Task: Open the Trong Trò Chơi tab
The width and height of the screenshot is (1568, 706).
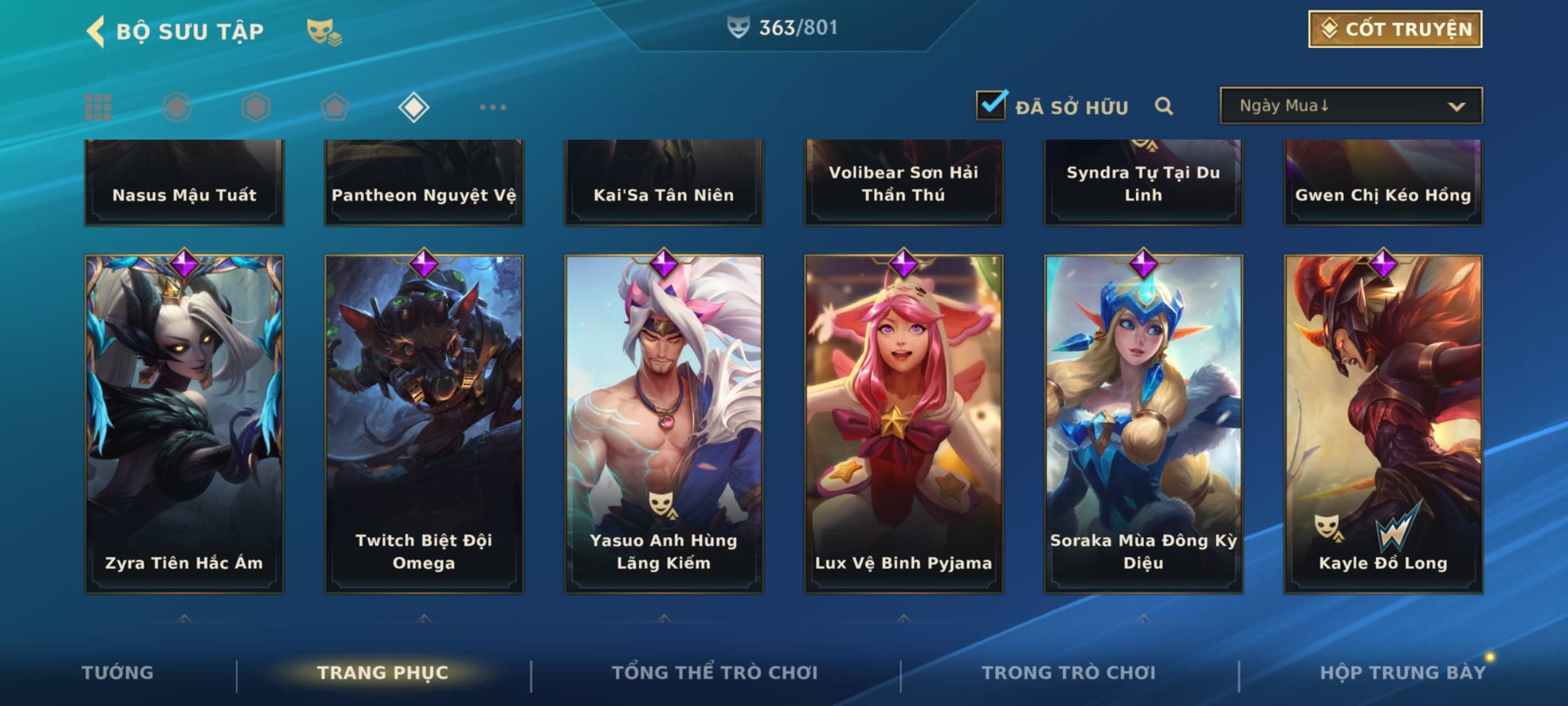Action: [1069, 673]
